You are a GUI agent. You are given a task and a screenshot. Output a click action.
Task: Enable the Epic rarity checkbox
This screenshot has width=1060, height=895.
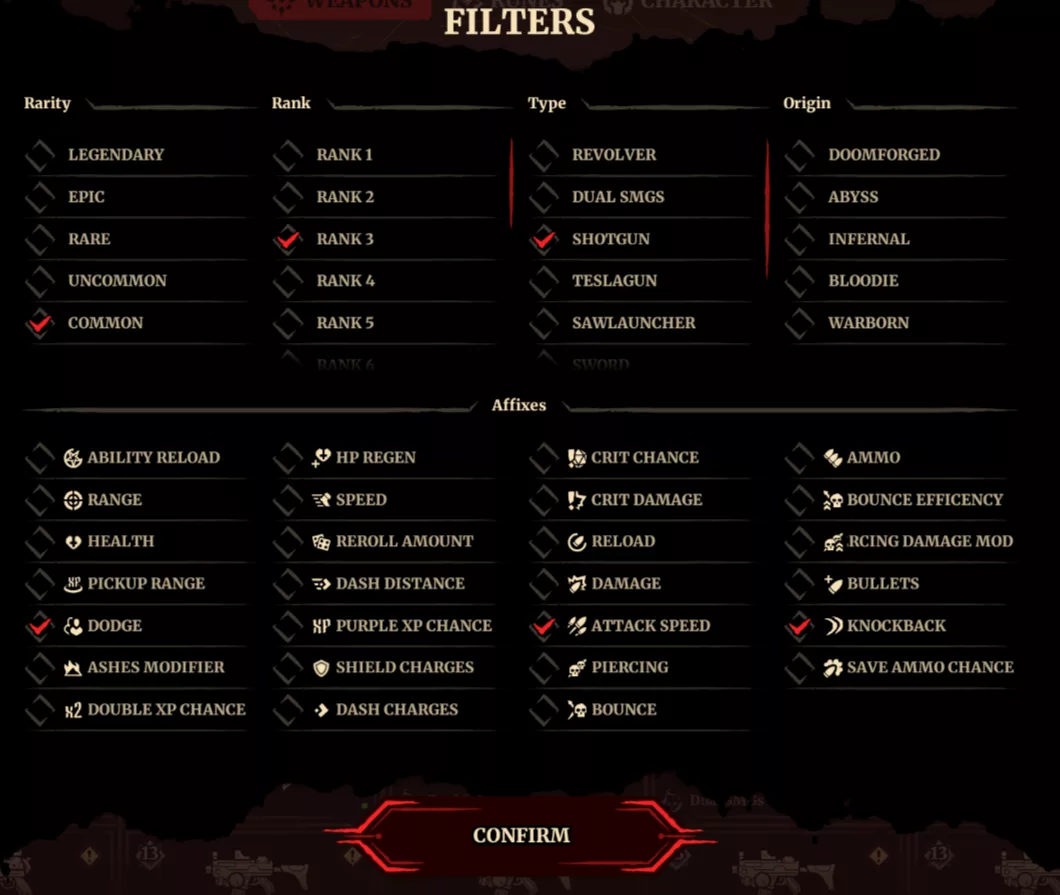pos(40,197)
